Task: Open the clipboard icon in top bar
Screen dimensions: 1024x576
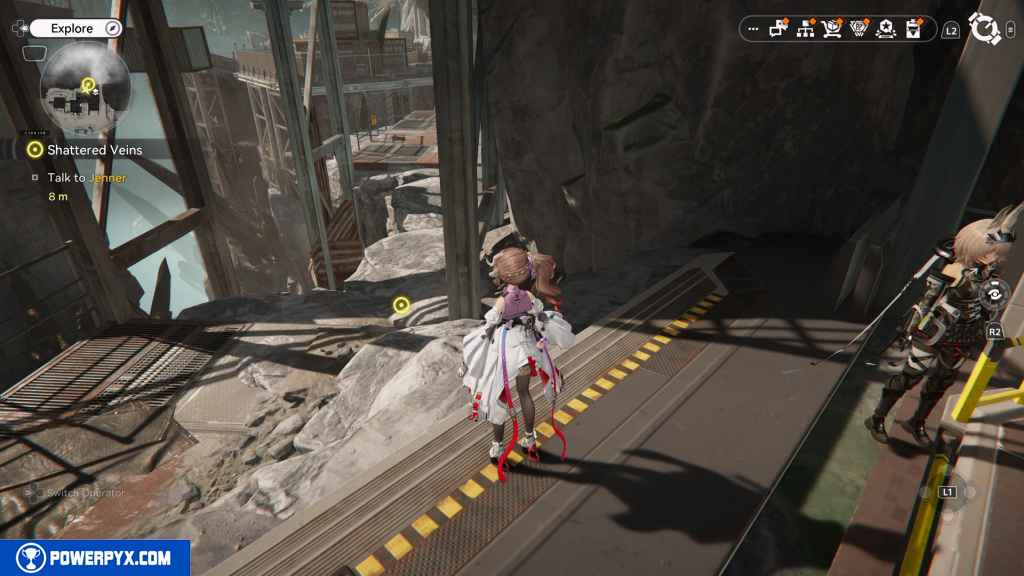Action: pos(912,29)
